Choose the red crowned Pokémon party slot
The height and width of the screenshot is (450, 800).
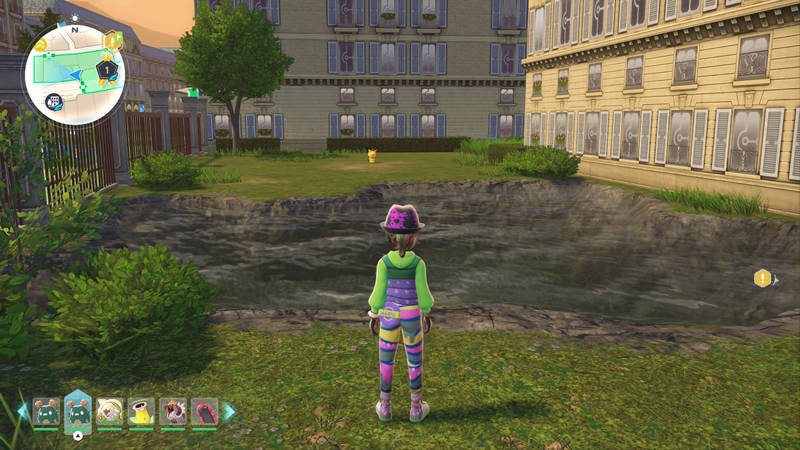pos(172,412)
